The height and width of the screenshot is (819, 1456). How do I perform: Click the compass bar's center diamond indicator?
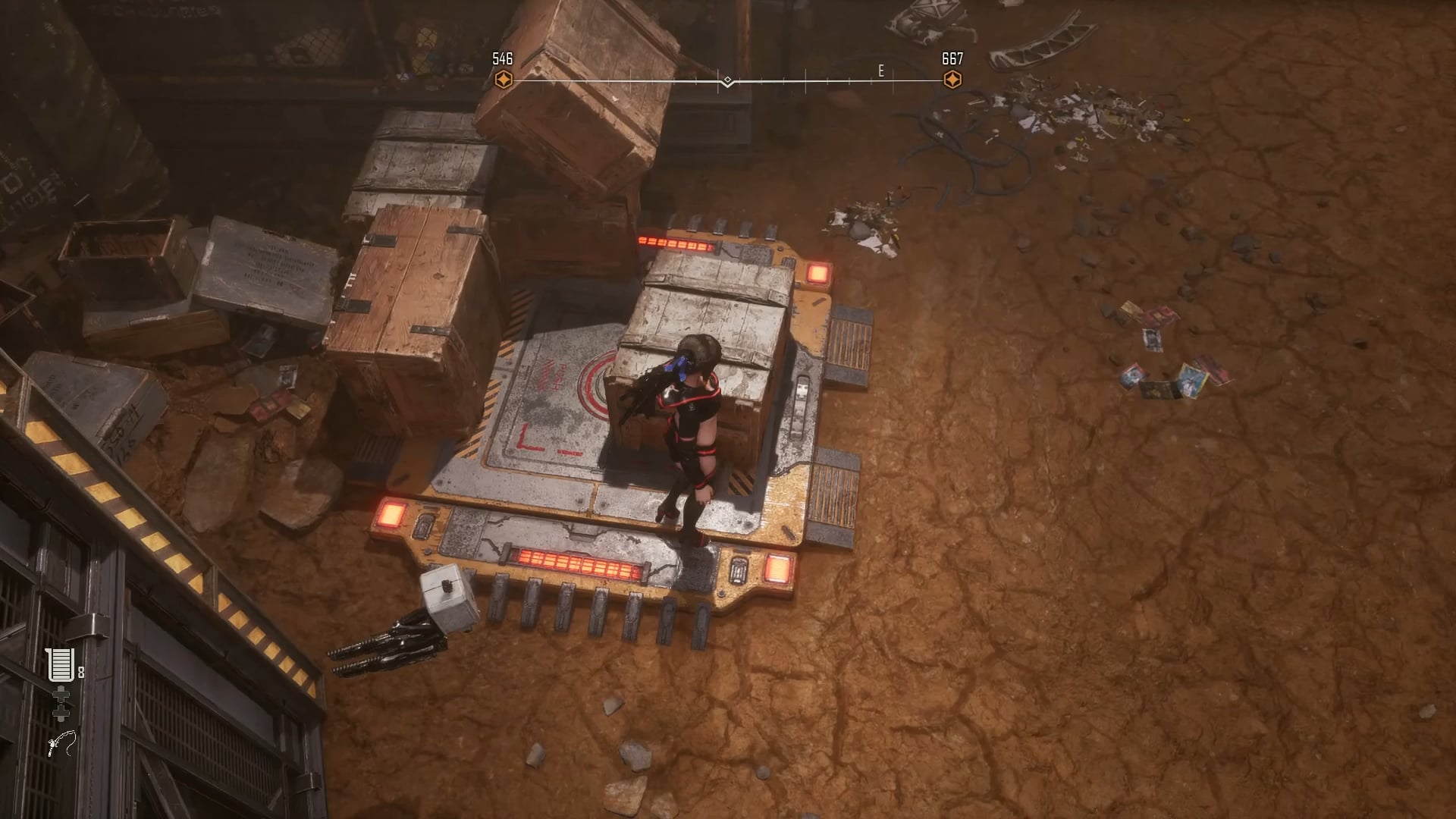coord(727,80)
